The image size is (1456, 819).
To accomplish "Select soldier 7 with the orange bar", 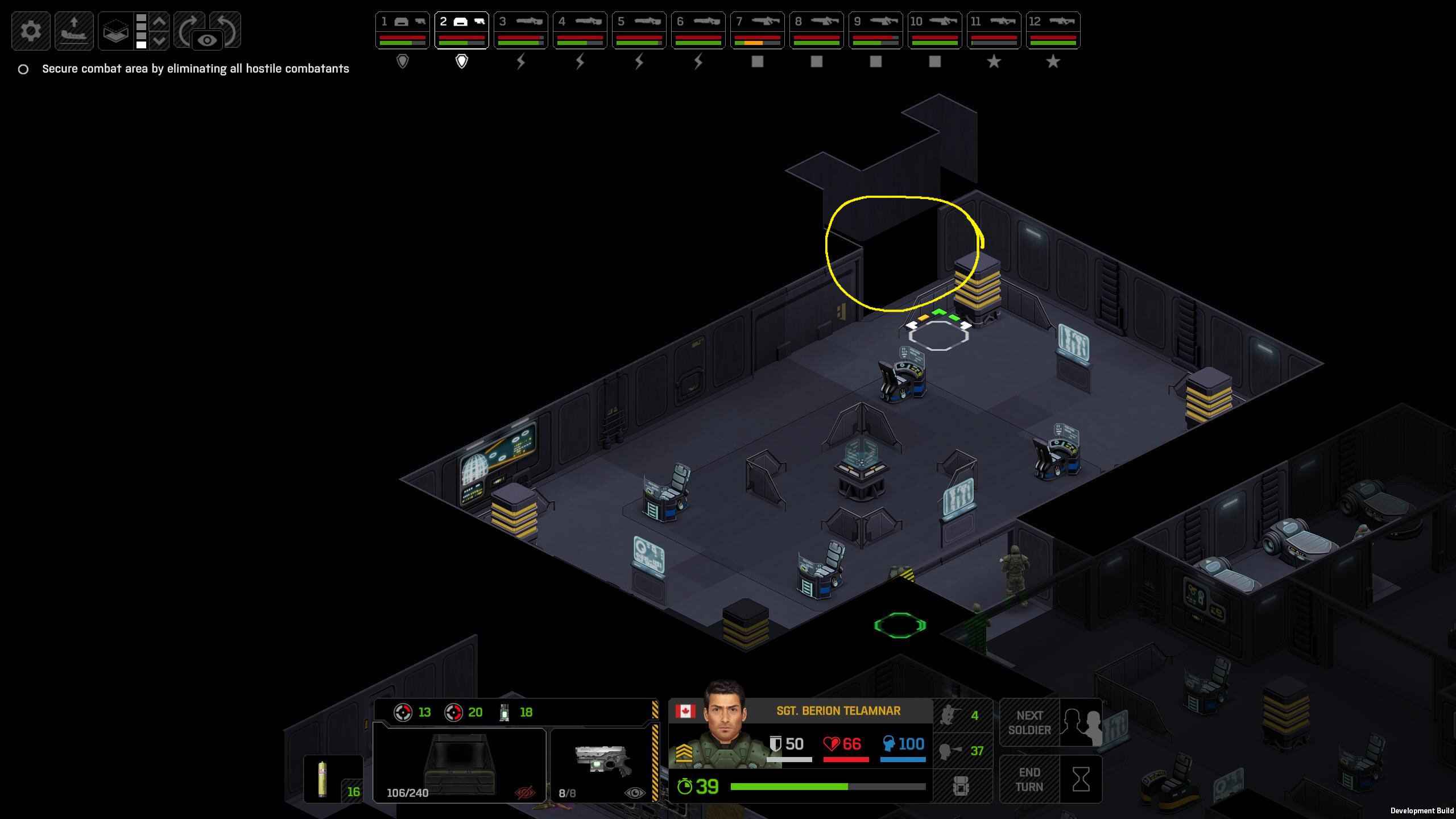I will pos(757,31).
